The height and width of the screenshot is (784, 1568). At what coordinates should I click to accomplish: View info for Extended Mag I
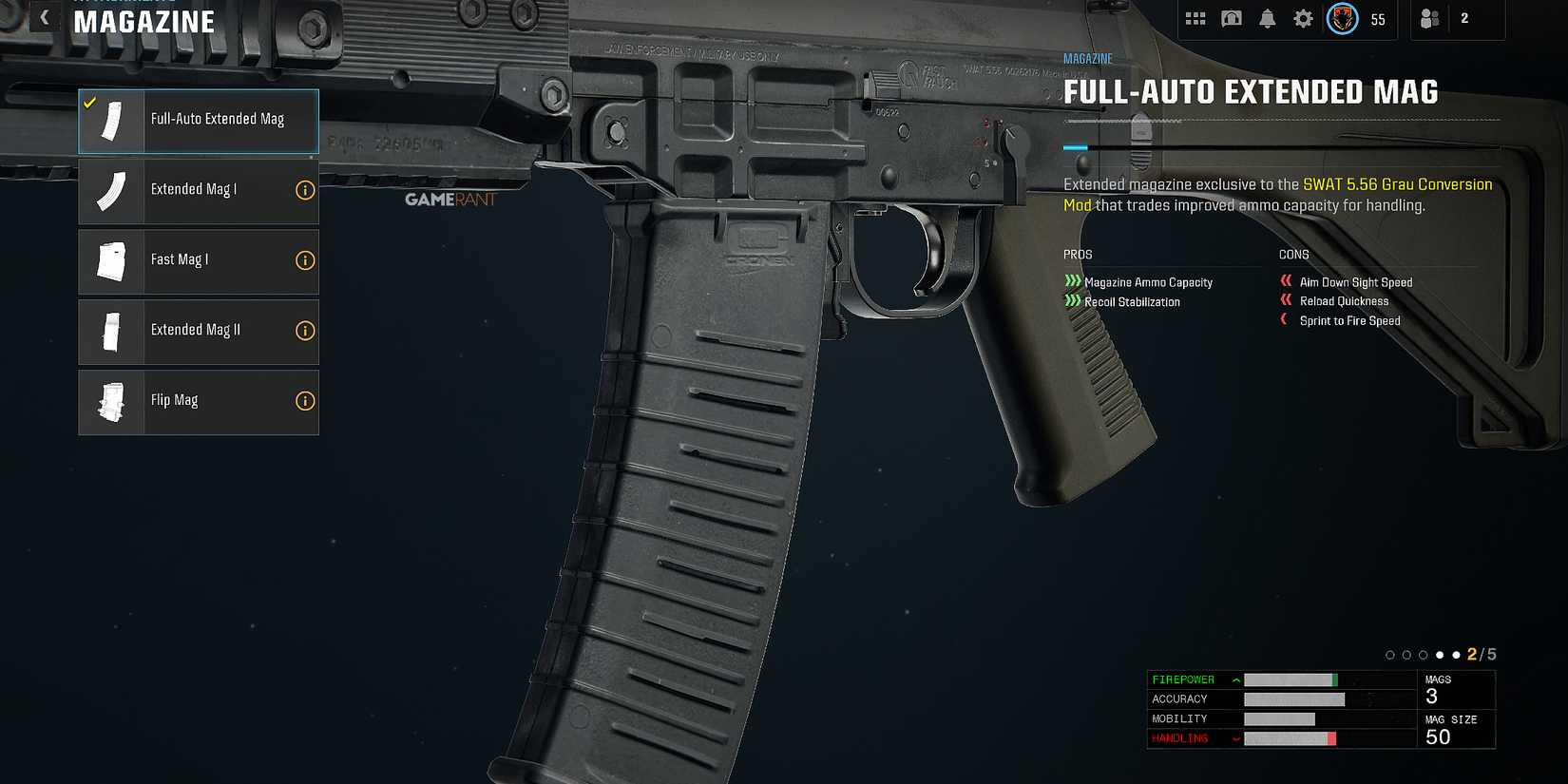tap(305, 190)
